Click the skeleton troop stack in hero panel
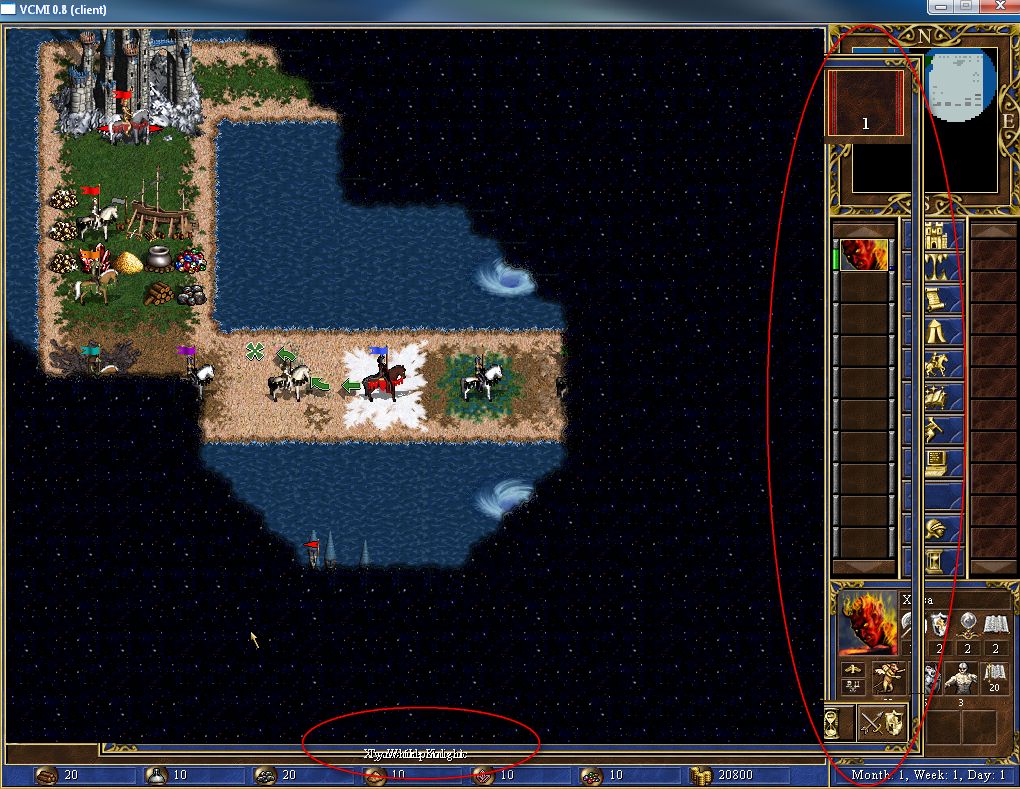The height and width of the screenshot is (789, 1020). [959, 679]
